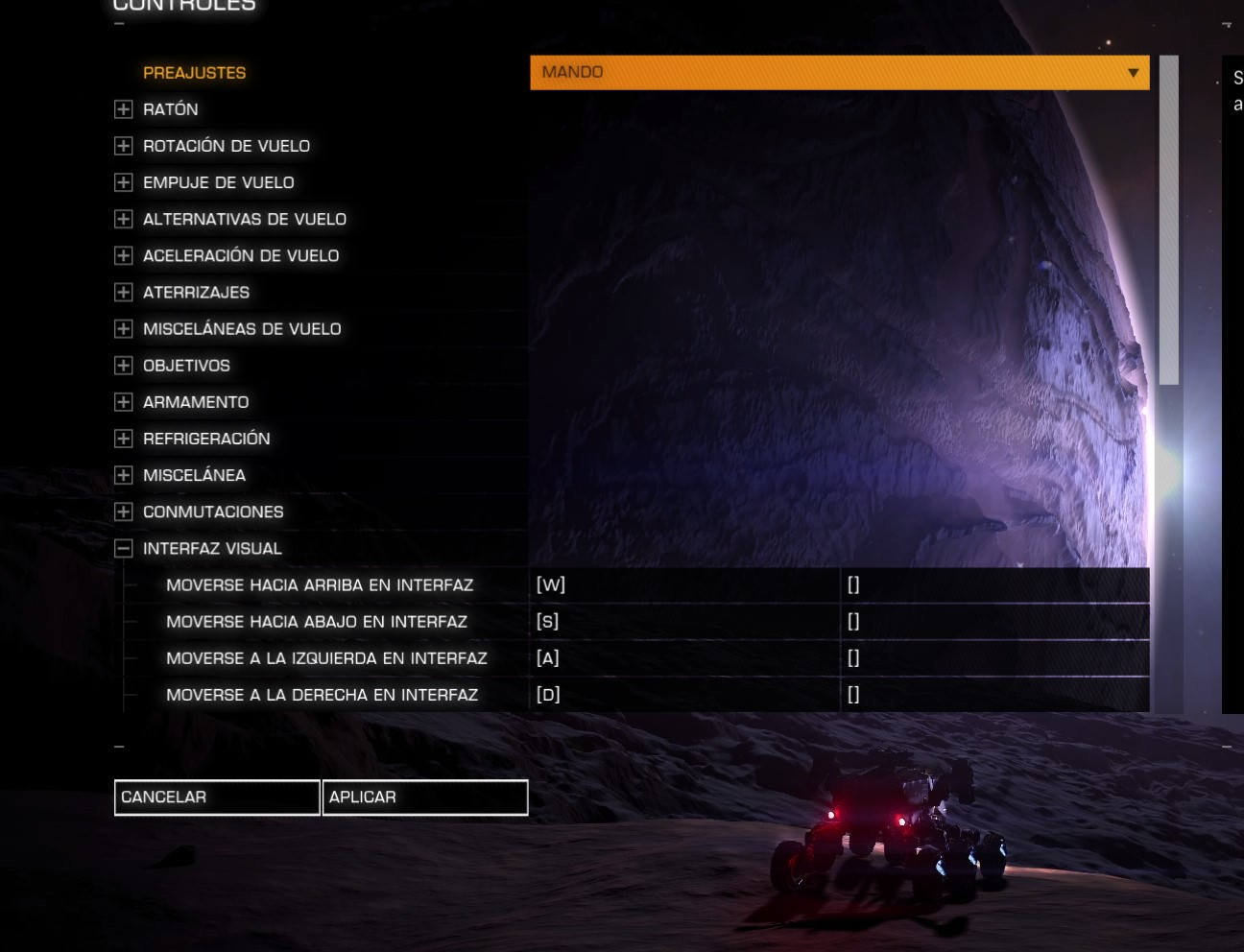Image resolution: width=1244 pixels, height=952 pixels.
Task: Apply changes with APLICAR button
Action: [x=425, y=797]
